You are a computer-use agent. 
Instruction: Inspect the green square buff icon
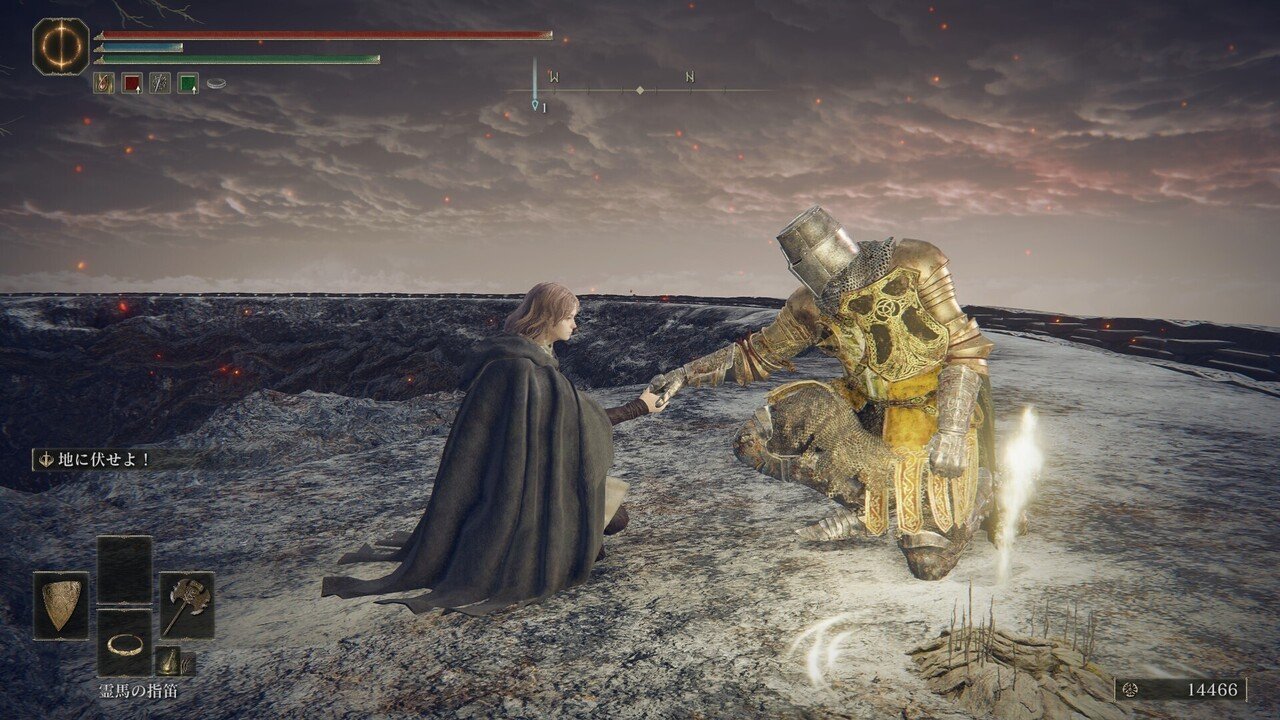[188, 83]
